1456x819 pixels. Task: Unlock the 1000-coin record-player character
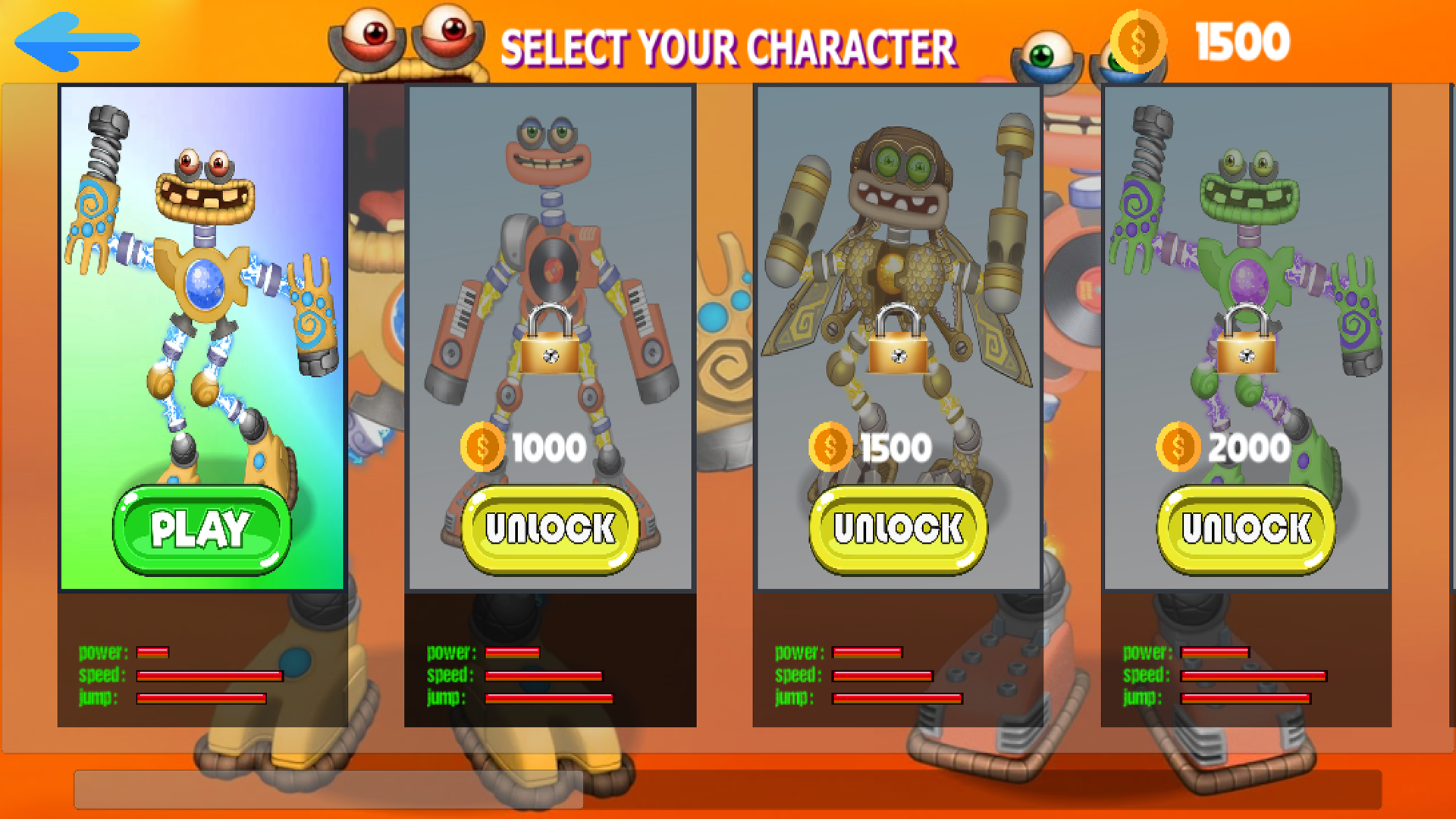[548, 529]
